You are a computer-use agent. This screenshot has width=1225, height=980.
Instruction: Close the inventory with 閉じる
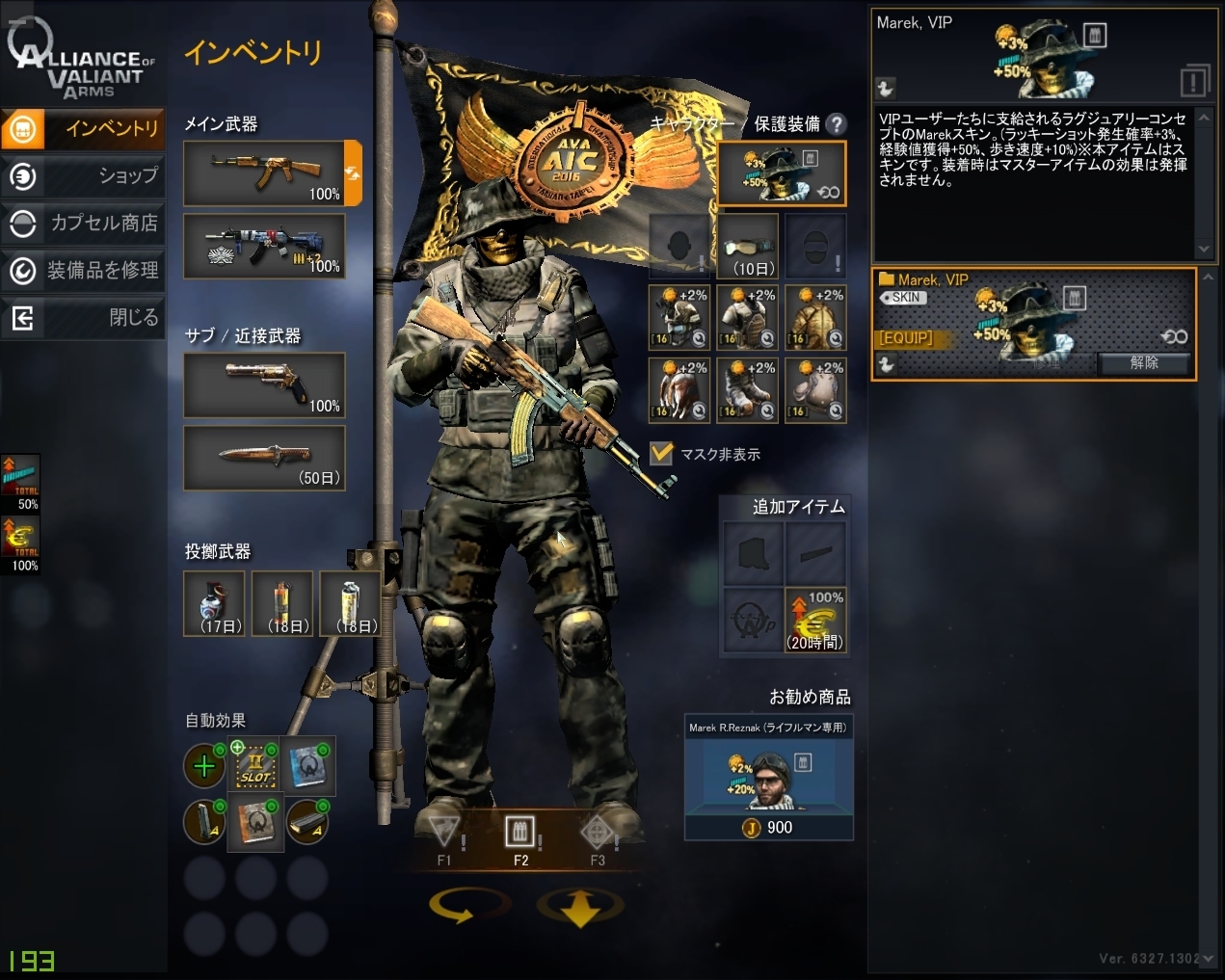(83, 317)
